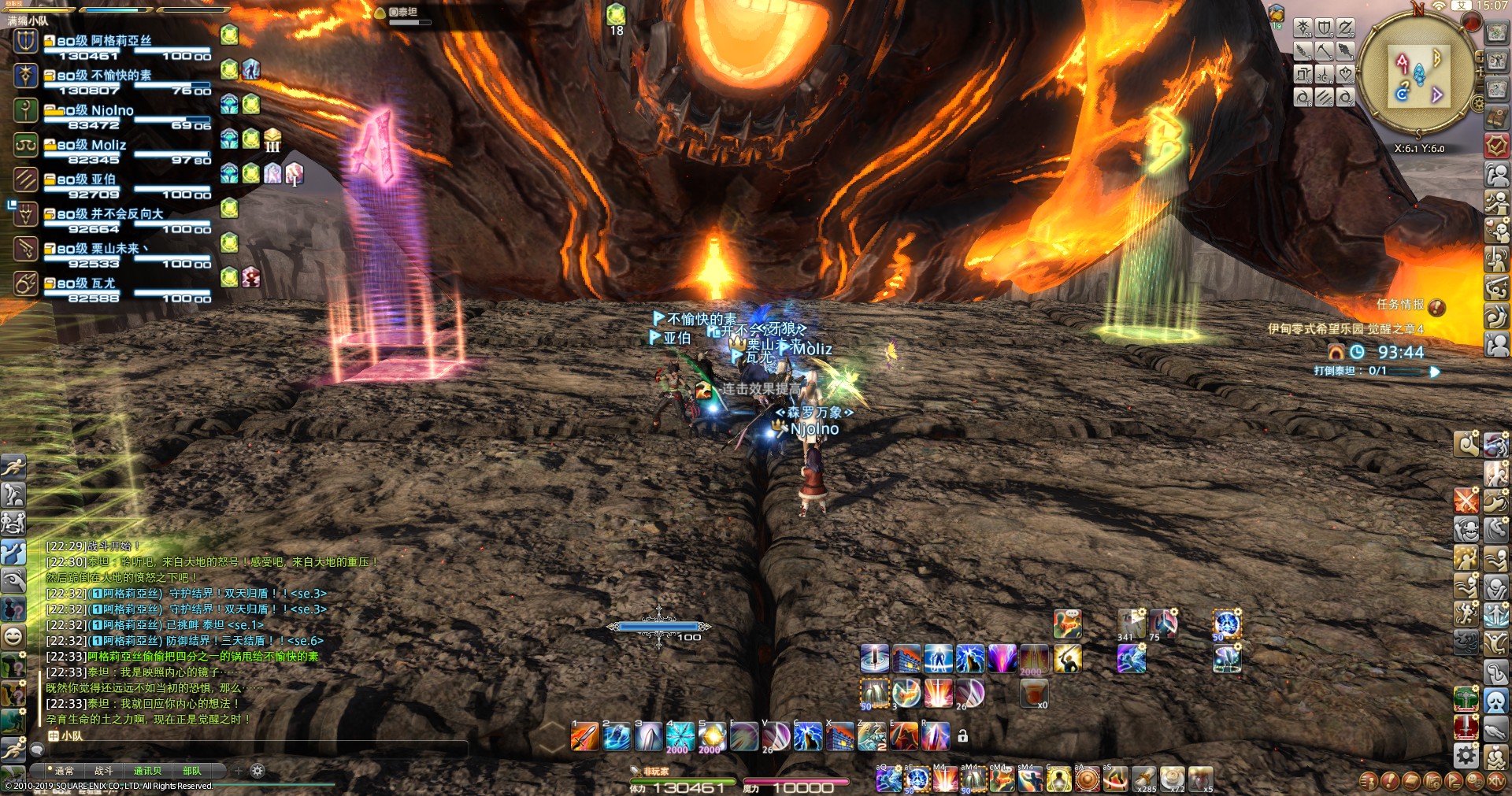Toggle the hotbar padlock icon

962,737
